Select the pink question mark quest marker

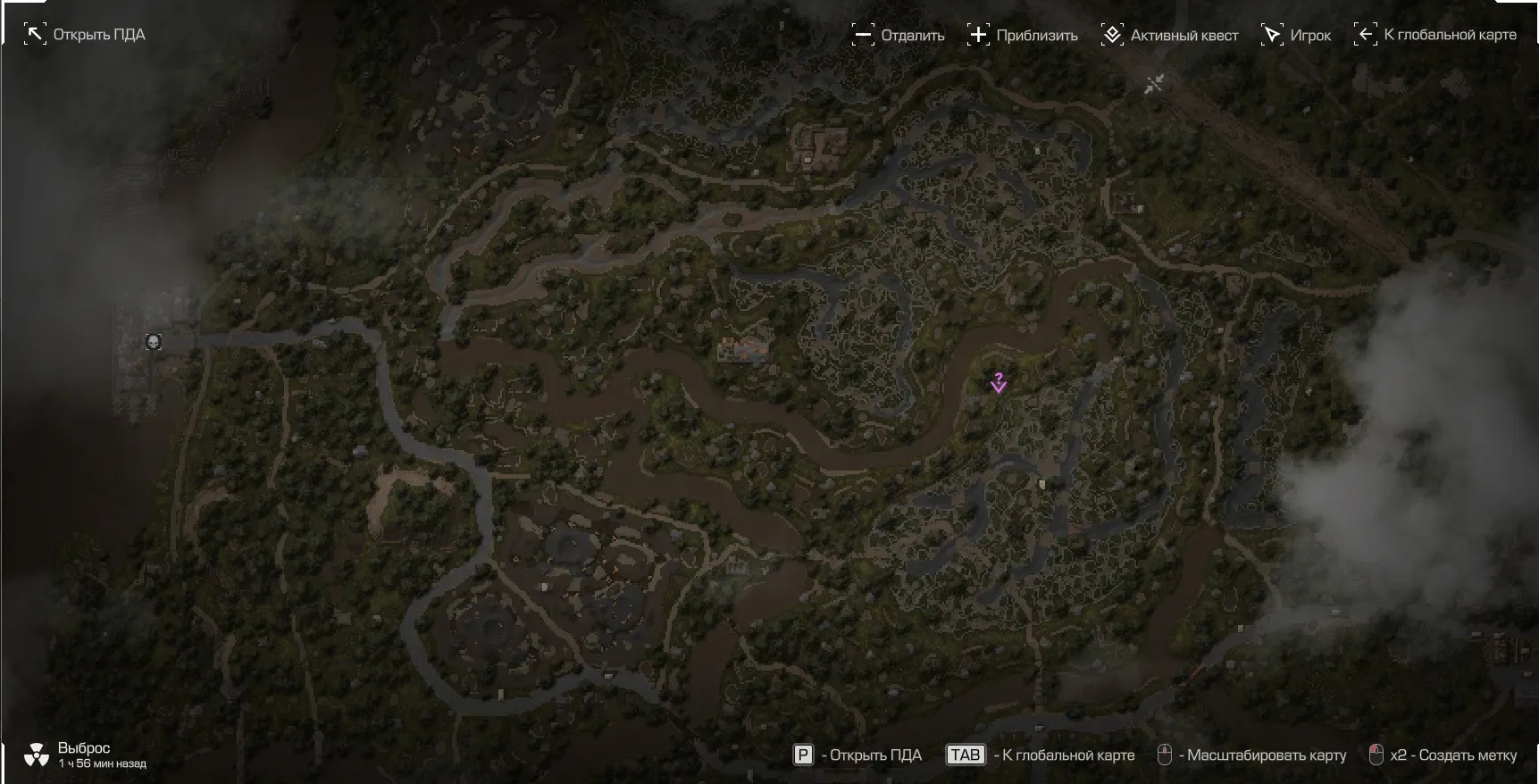pyautogui.click(x=999, y=382)
